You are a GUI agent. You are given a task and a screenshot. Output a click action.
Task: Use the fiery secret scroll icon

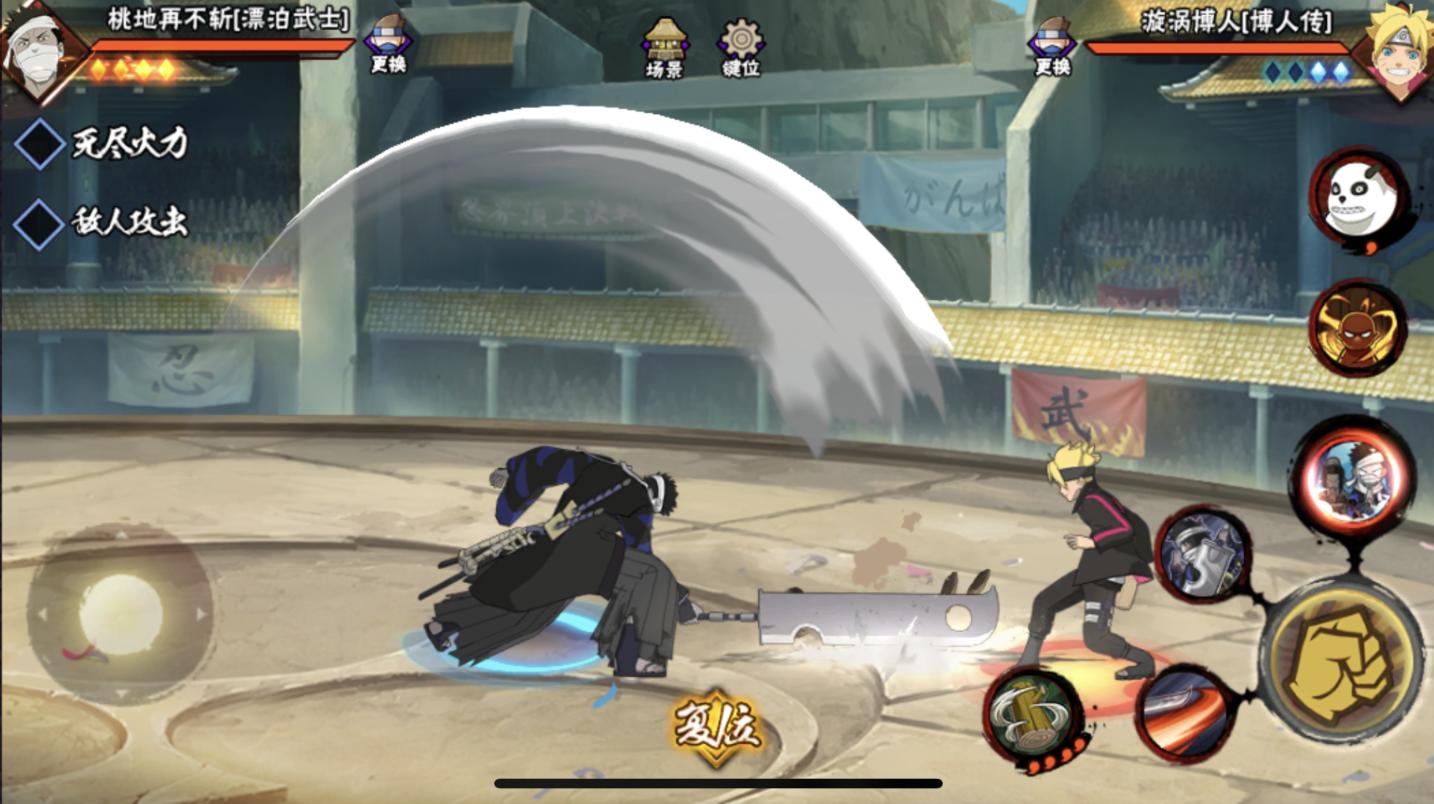point(1357,328)
